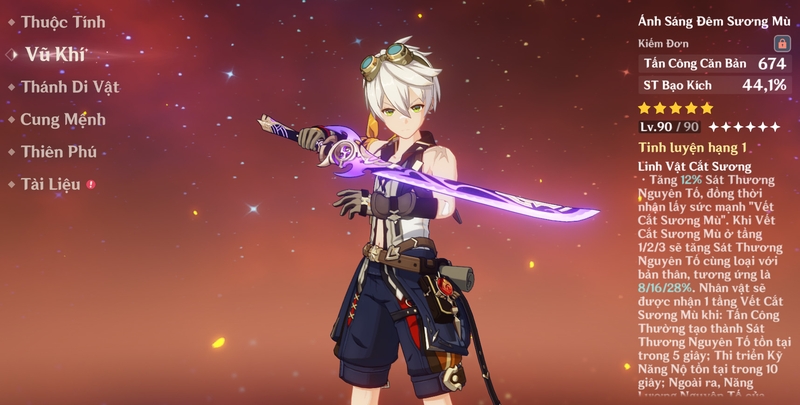This screenshot has width=800, height=405.
Task: Switch to Thánh Di Vật tab
Action: pyautogui.click(x=70, y=87)
